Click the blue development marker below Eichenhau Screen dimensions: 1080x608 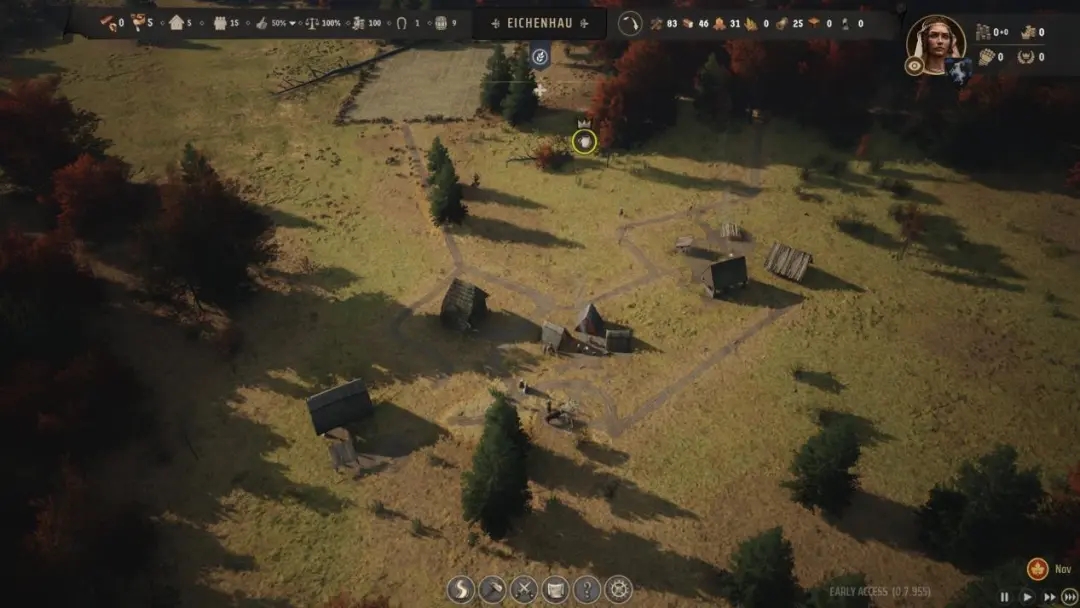540,56
